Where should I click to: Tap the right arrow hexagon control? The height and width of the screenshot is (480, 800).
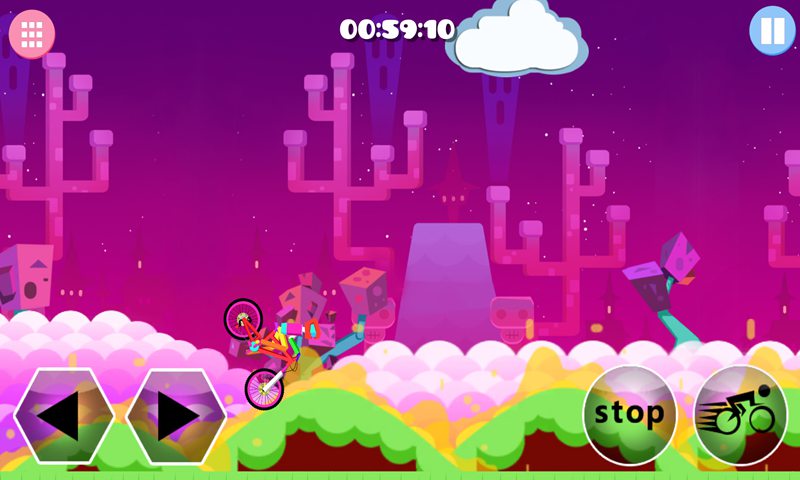pos(176,416)
